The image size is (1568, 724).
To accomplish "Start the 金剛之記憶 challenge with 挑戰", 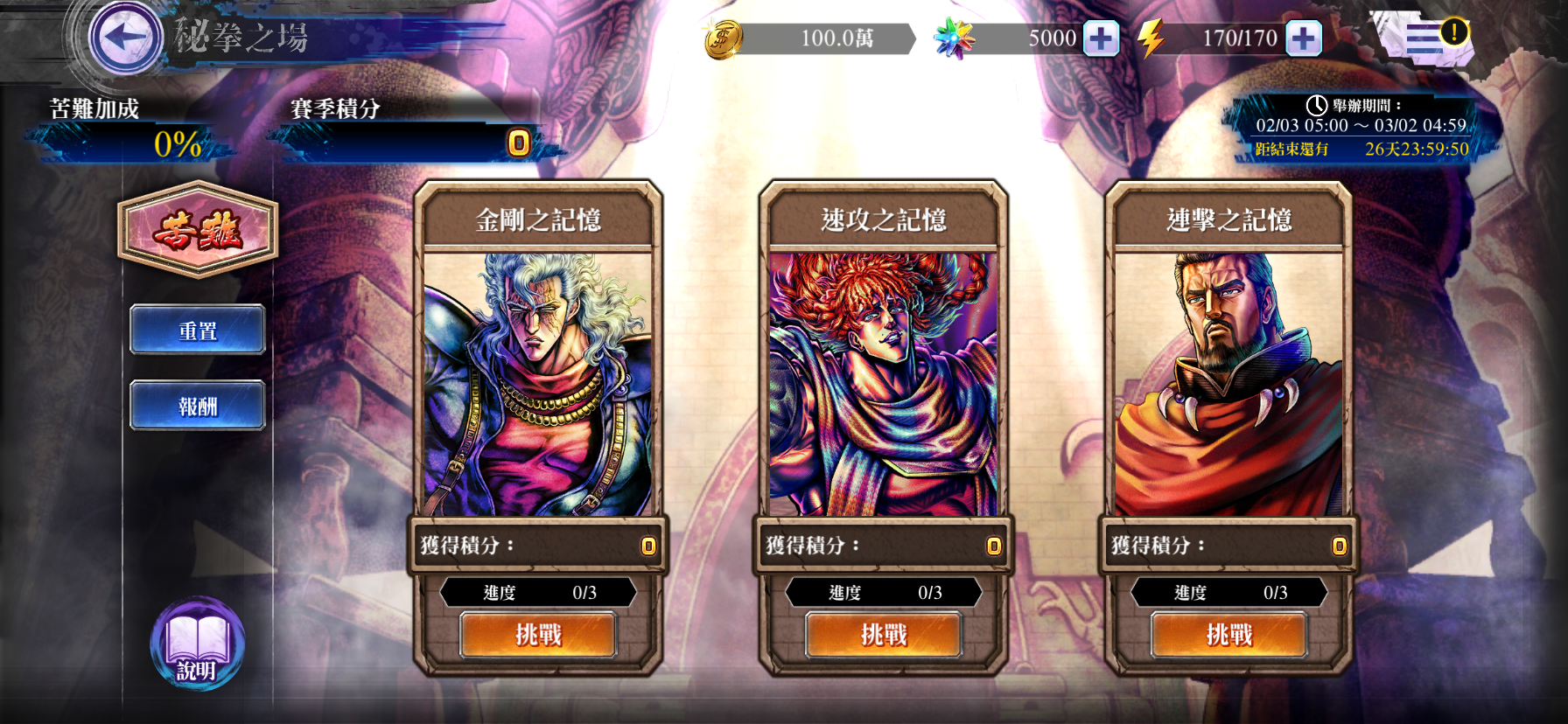I will pos(538,636).
